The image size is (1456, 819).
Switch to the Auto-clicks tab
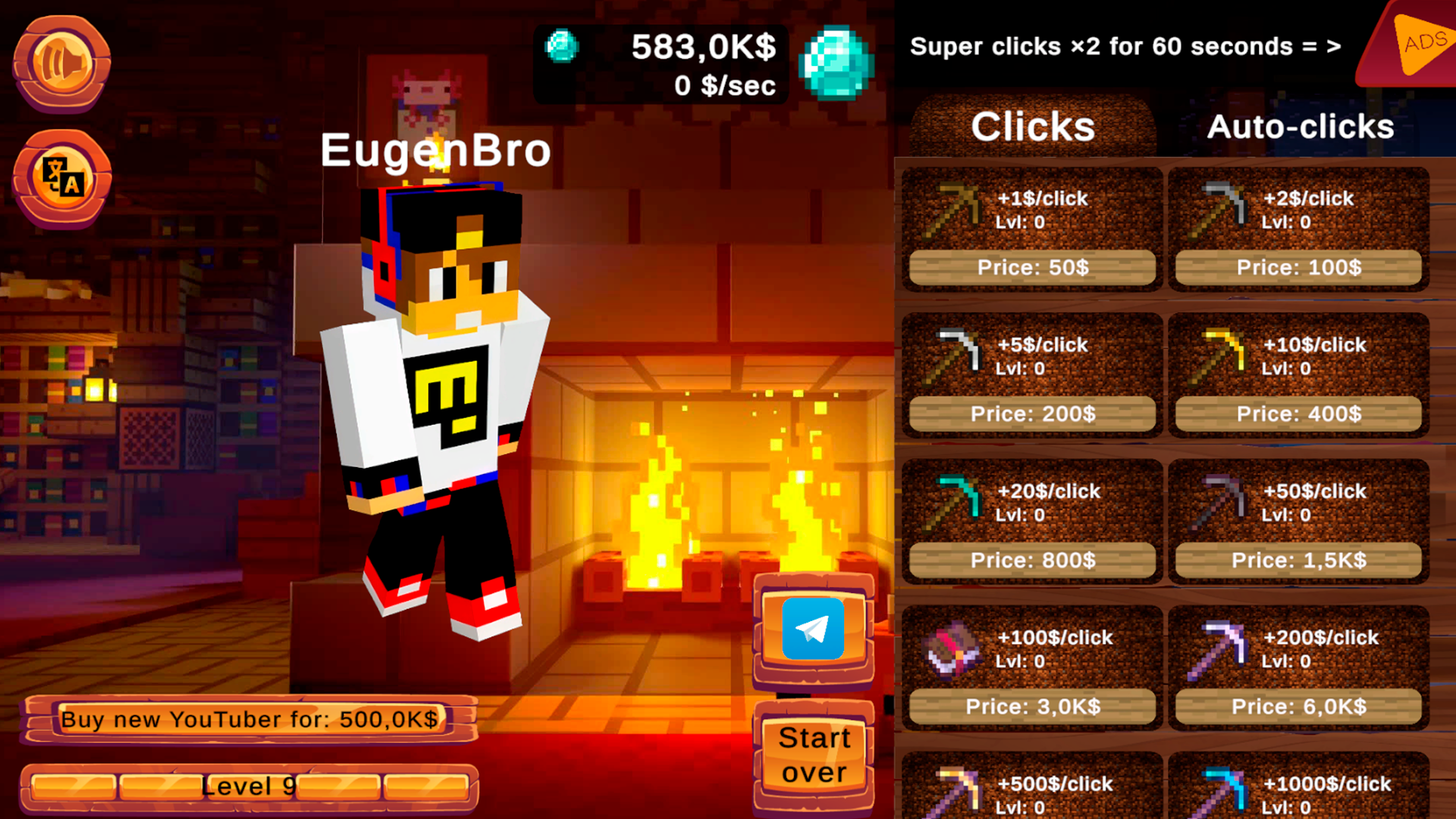click(x=1301, y=126)
